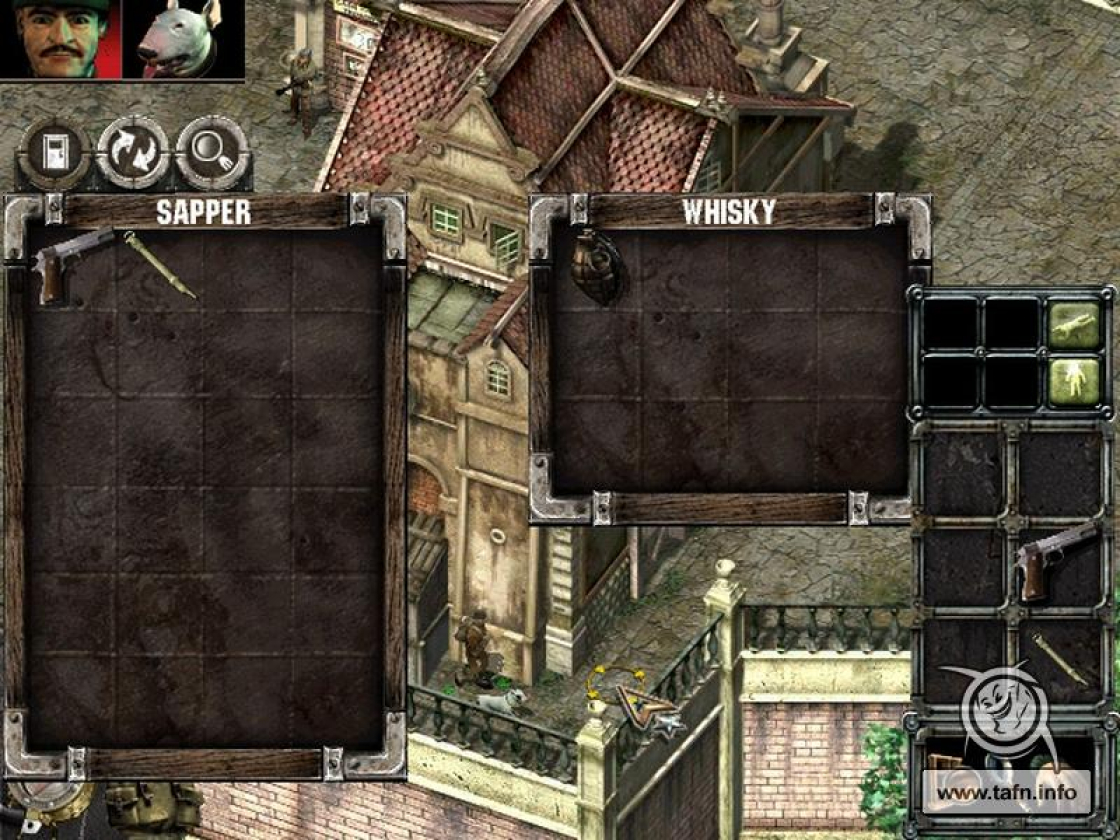
Task: Select Whisky the dog portrait
Action: 183,40
